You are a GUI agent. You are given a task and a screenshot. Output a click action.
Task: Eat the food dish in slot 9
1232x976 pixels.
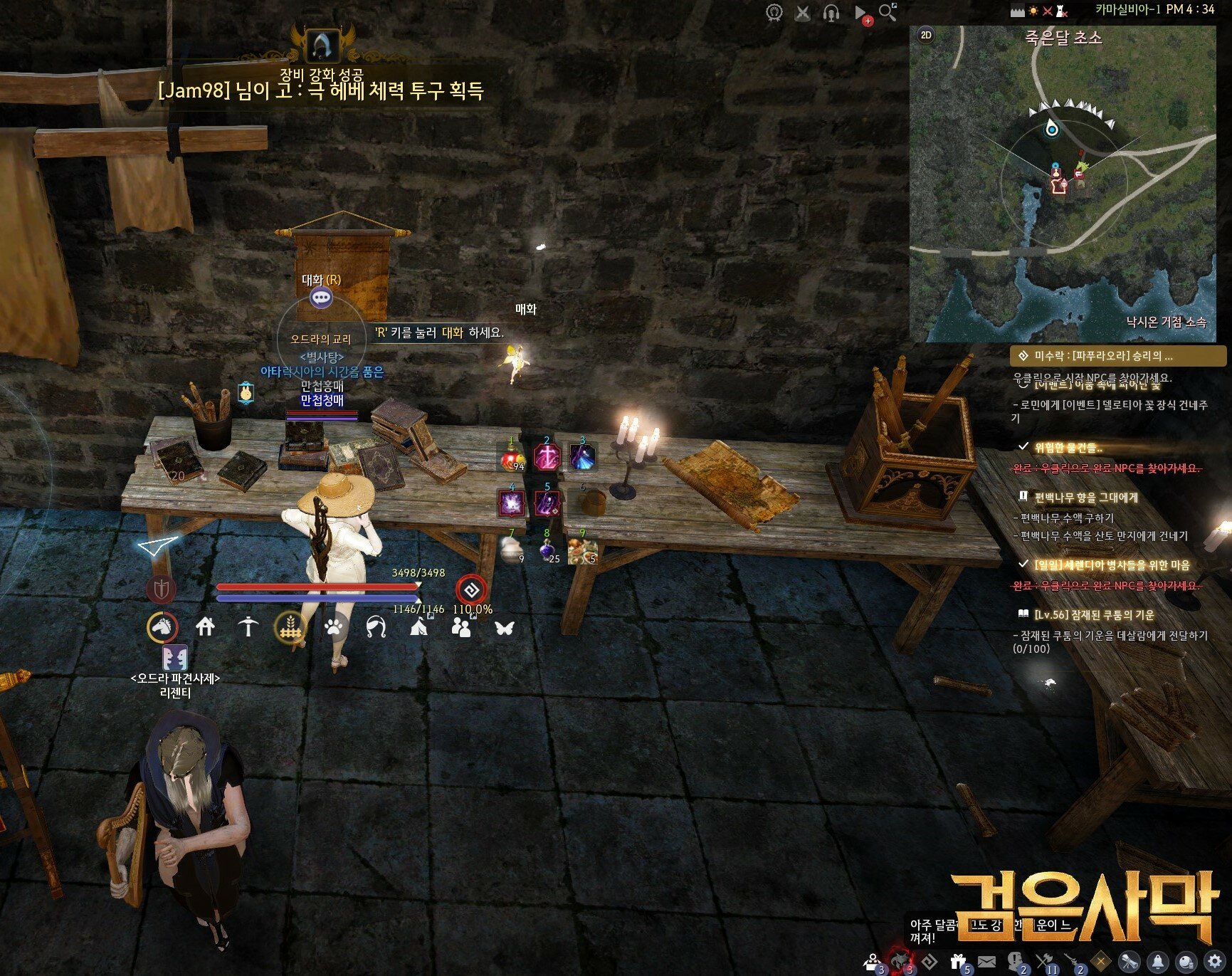tap(583, 550)
